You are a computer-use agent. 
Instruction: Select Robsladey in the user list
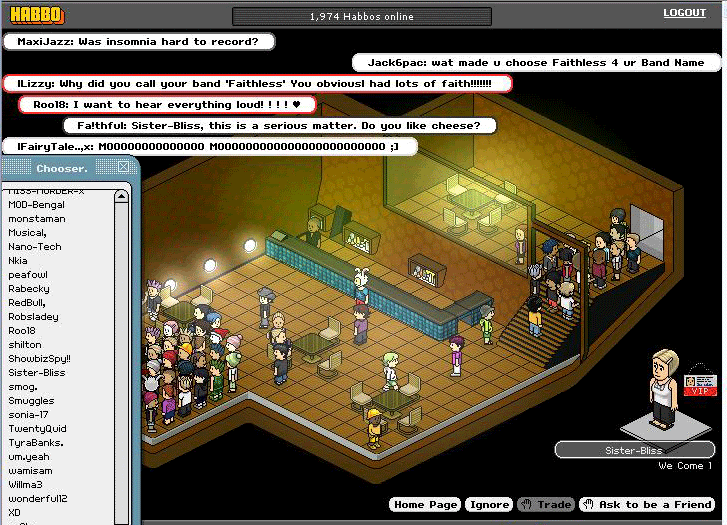click(33, 317)
